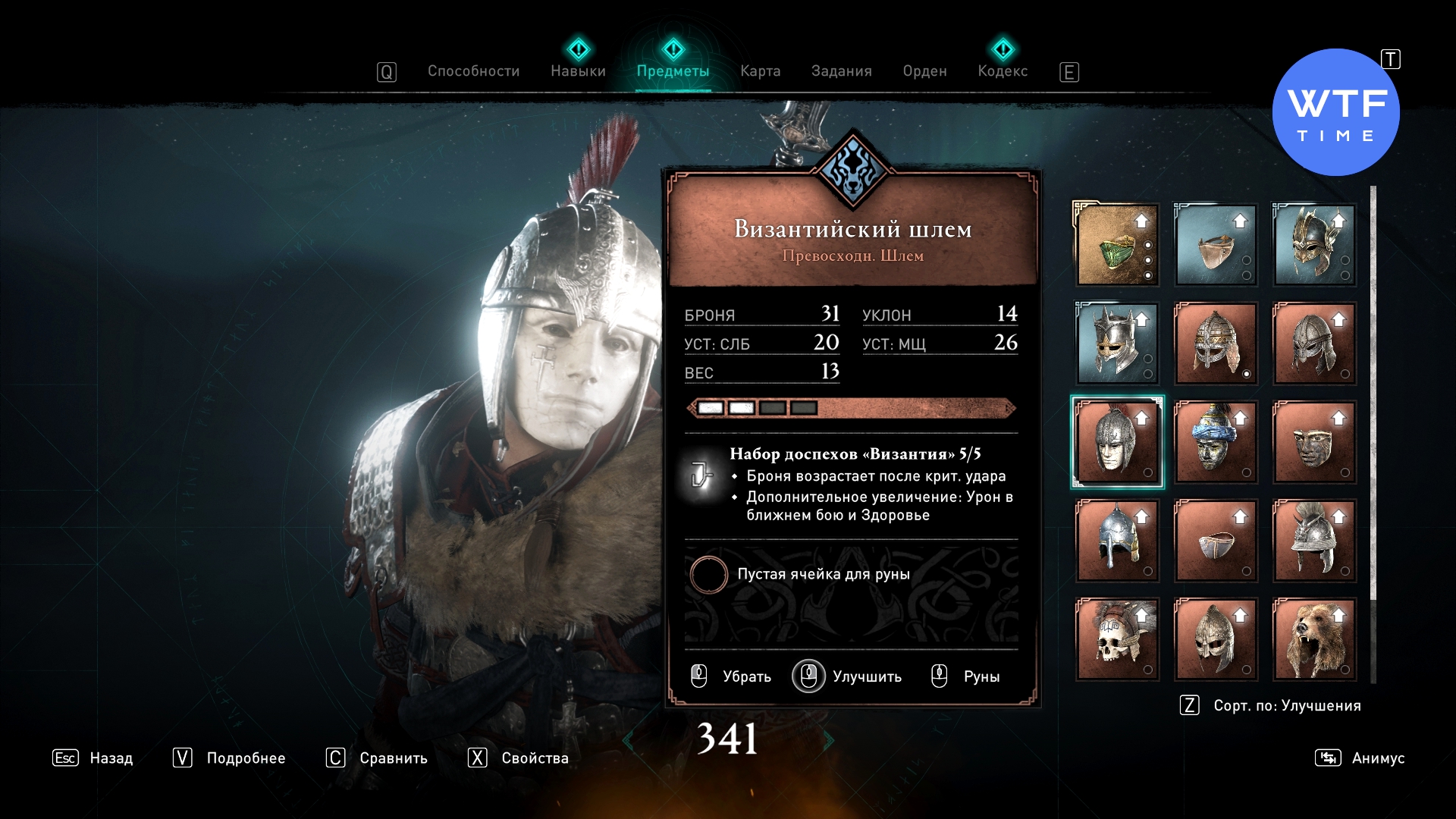Open the Руны rune option
The height and width of the screenshot is (819, 1456).
pyautogui.click(x=966, y=676)
